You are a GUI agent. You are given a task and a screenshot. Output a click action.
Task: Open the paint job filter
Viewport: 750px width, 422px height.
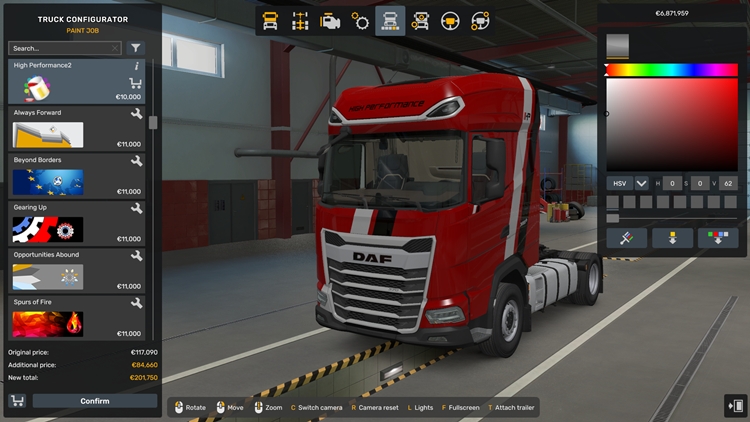136,48
